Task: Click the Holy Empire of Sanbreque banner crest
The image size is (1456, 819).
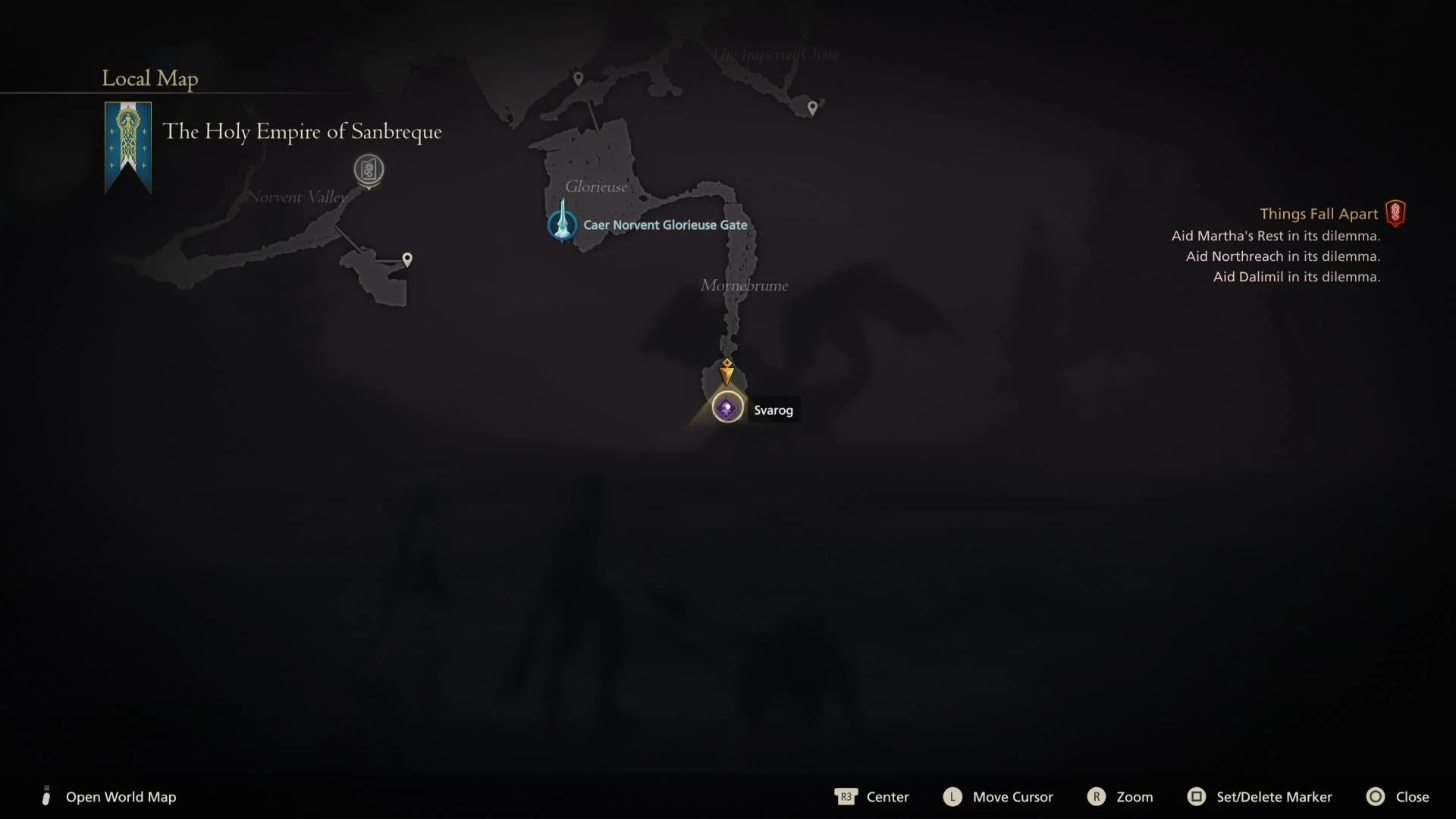Action: coord(127,146)
